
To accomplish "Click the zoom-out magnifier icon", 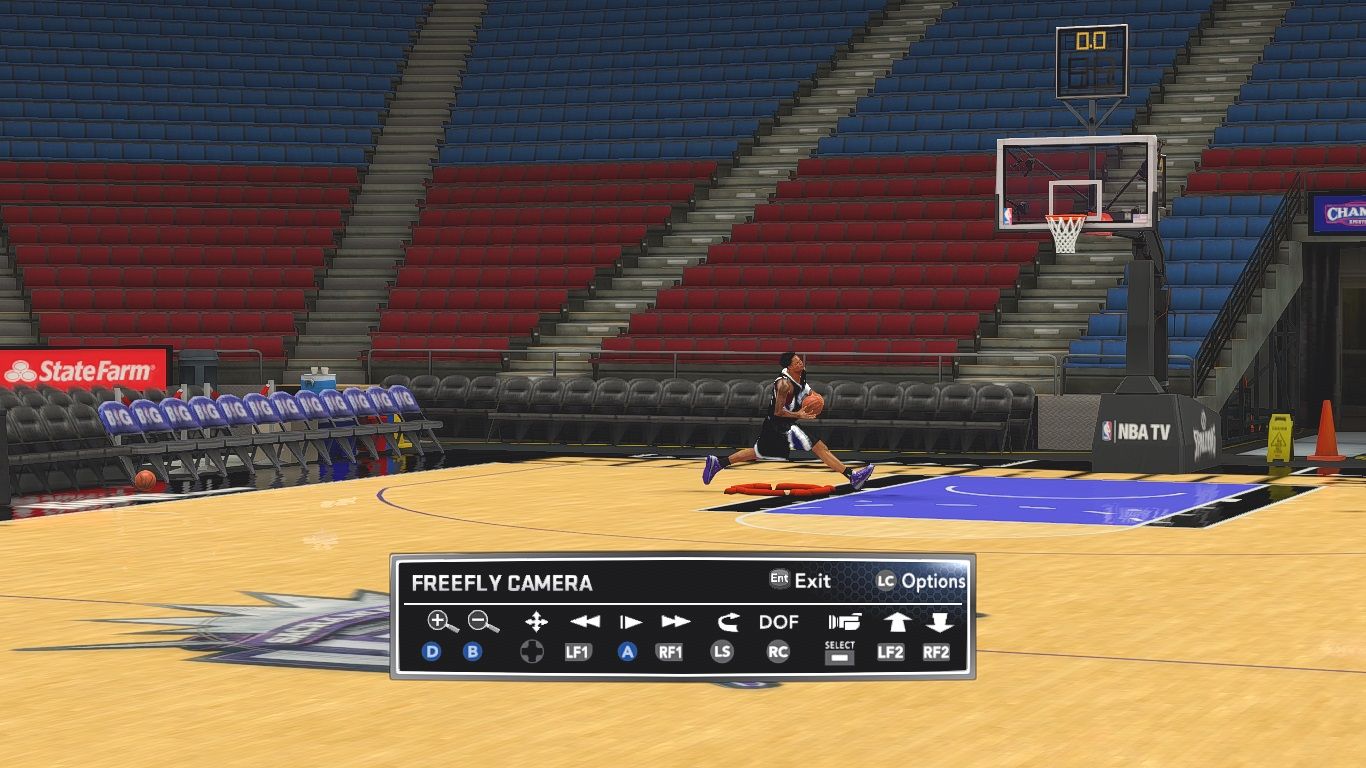I will (x=483, y=622).
